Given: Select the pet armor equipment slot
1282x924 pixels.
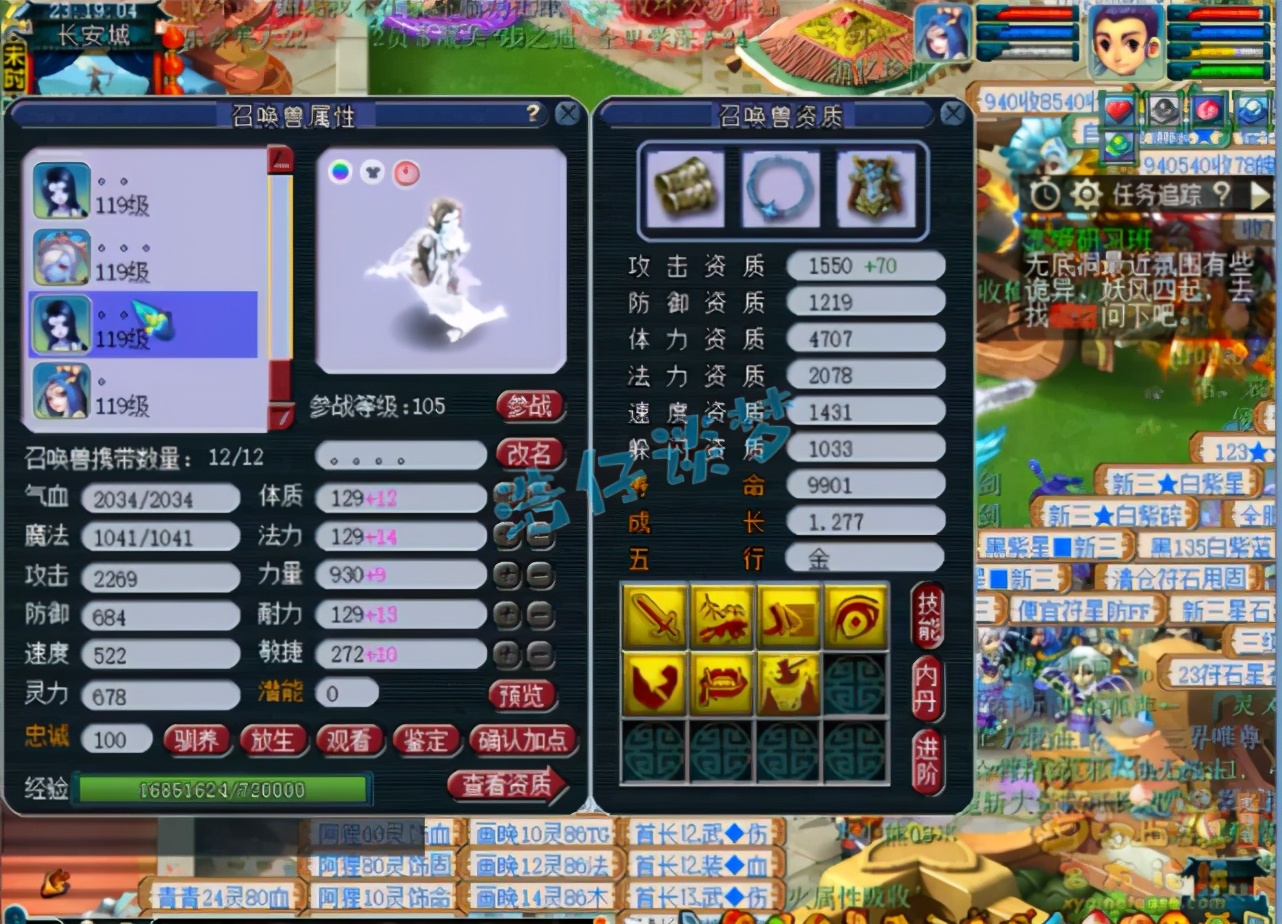Looking at the screenshot, I should coord(876,190).
